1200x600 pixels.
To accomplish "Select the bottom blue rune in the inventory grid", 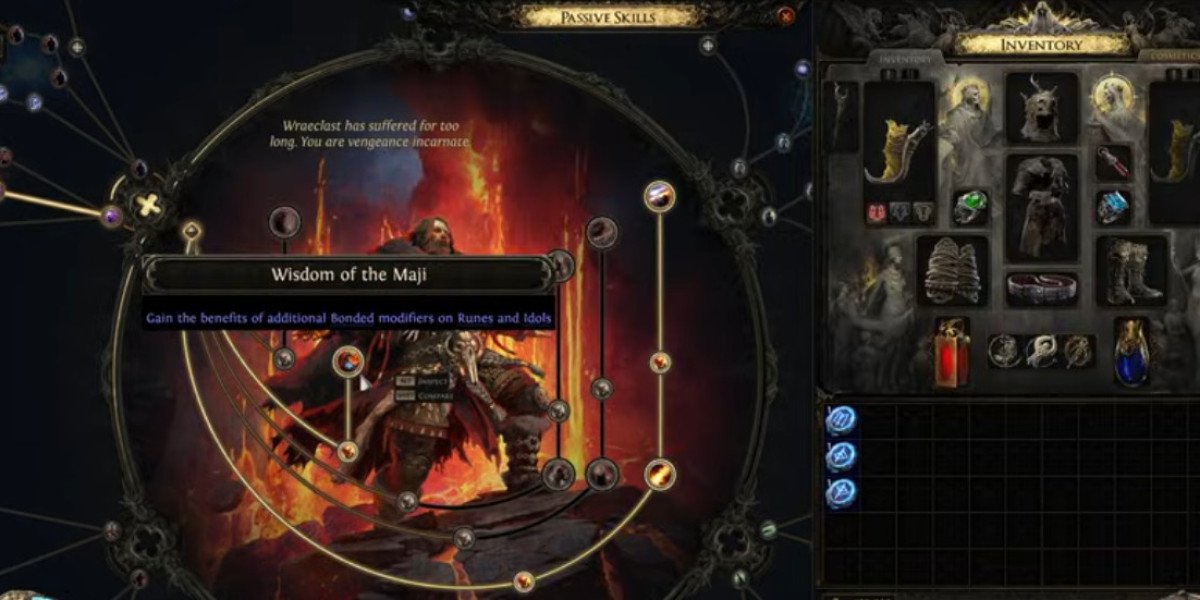I will pyautogui.click(x=841, y=493).
